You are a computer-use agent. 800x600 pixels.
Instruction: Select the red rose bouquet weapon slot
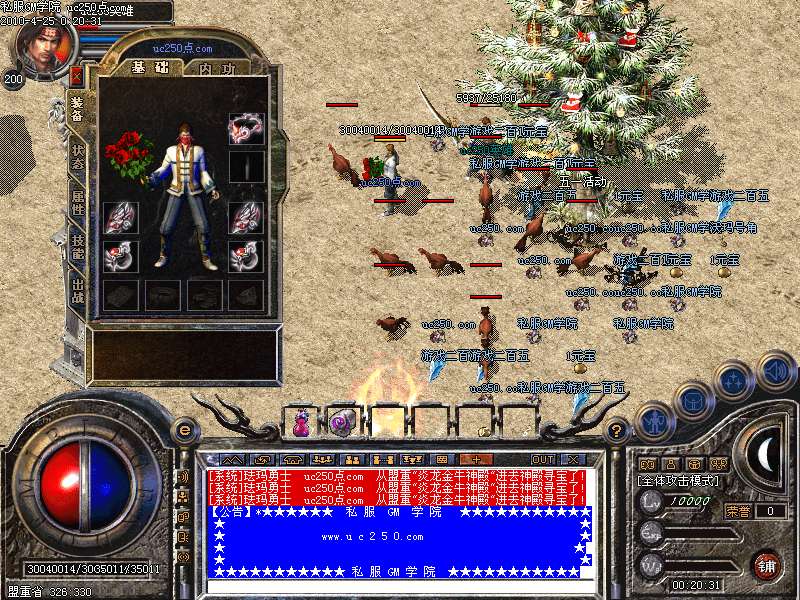[127, 153]
